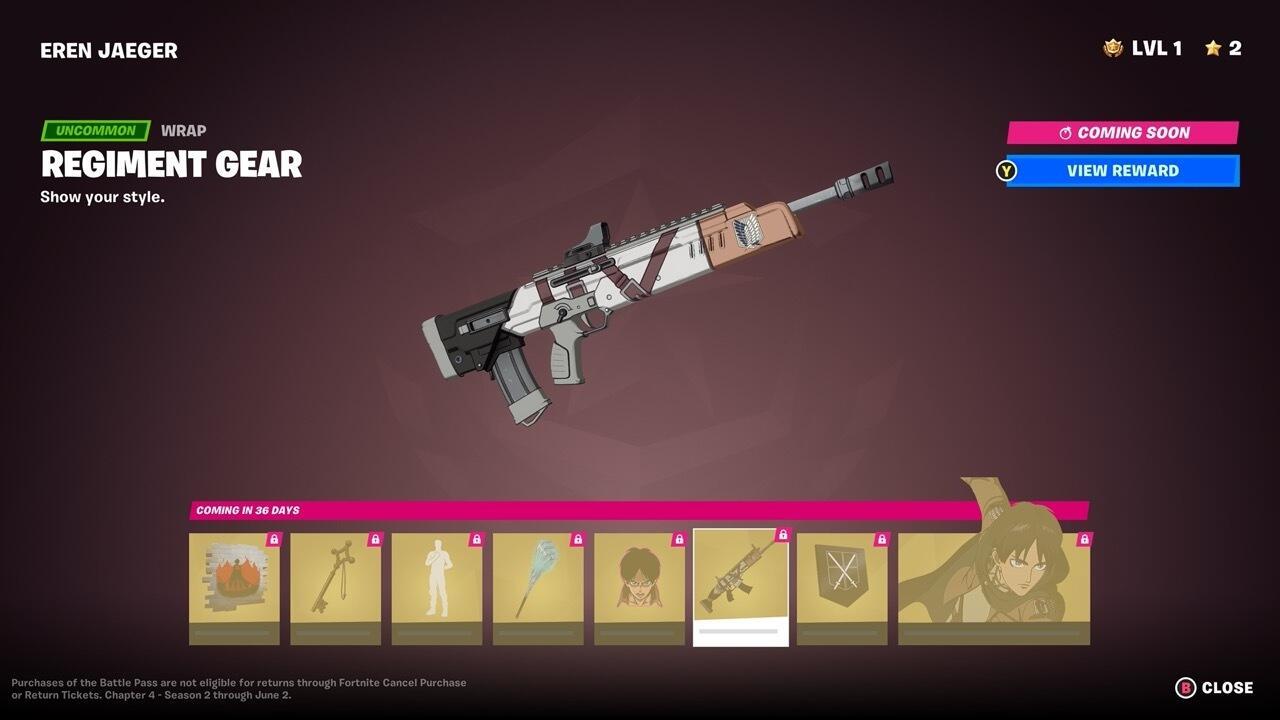Click the View Reward button
The image size is (1280, 720).
point(1121,170)
